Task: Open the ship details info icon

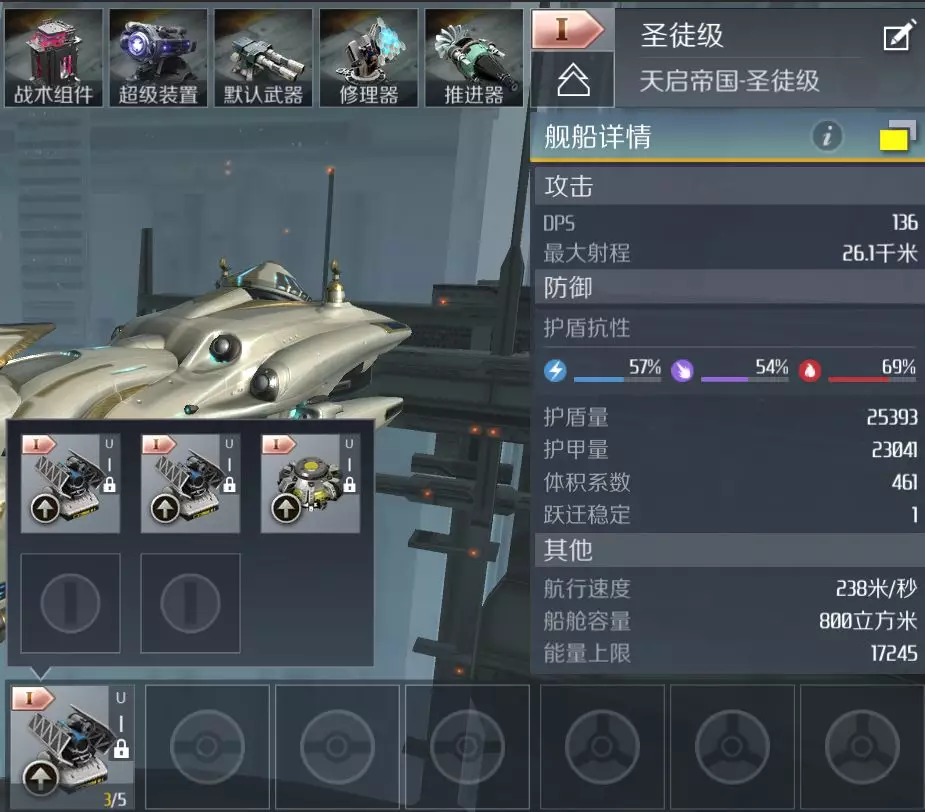Action: tap(827, 137)
